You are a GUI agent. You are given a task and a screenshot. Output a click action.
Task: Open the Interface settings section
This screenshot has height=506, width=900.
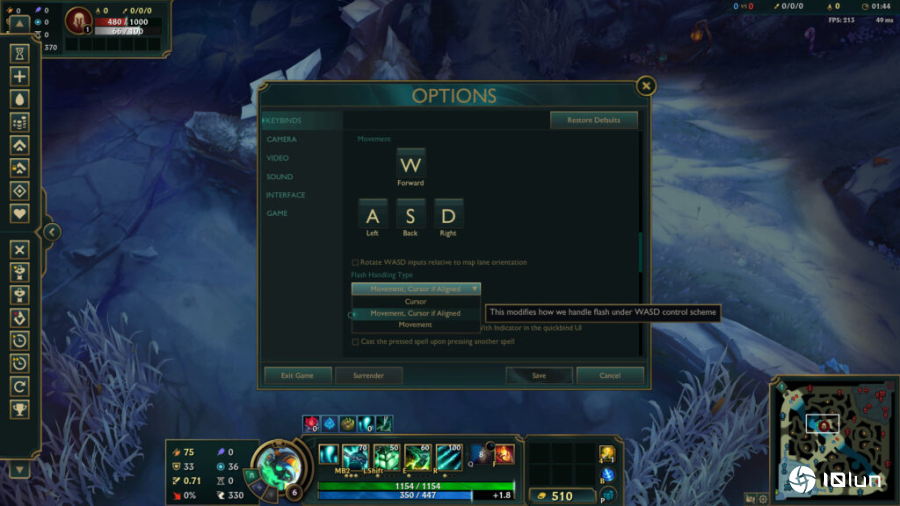coord(285,195)
